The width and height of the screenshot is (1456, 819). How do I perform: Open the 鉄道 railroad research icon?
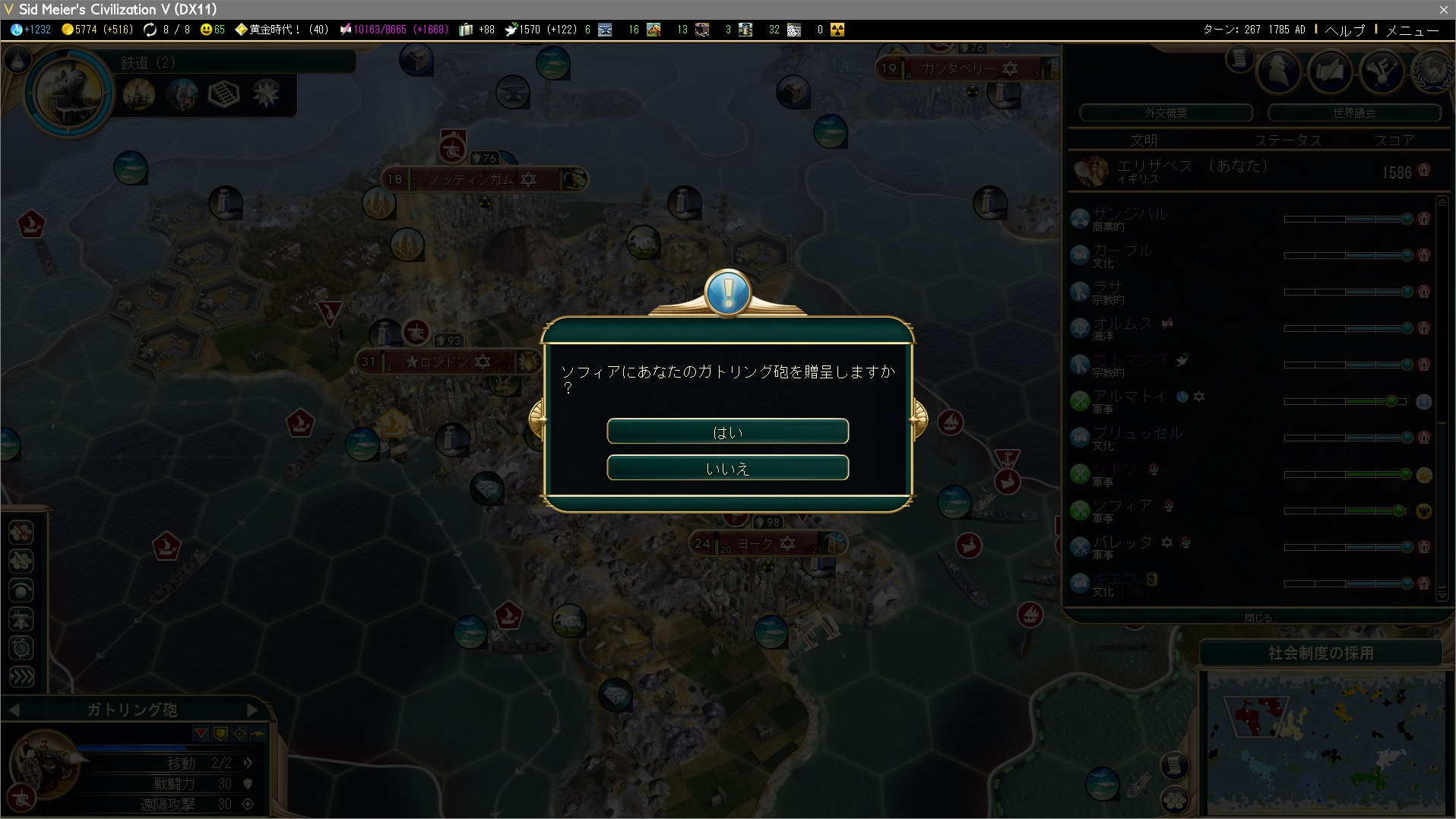pyautogui.click(x=70, y=93)
